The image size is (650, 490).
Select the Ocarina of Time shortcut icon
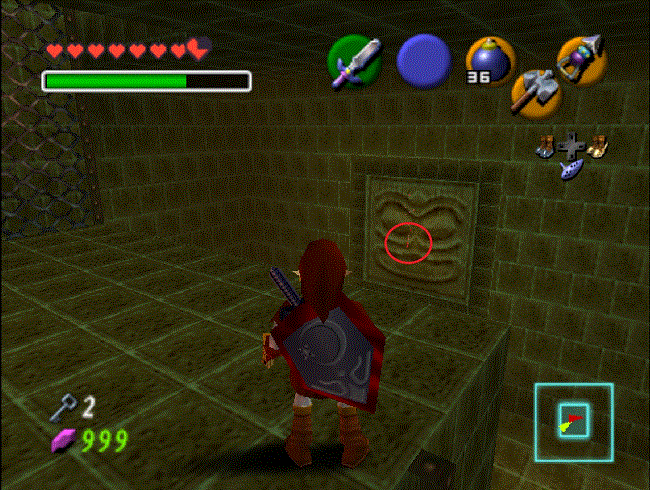coord(573,170)
